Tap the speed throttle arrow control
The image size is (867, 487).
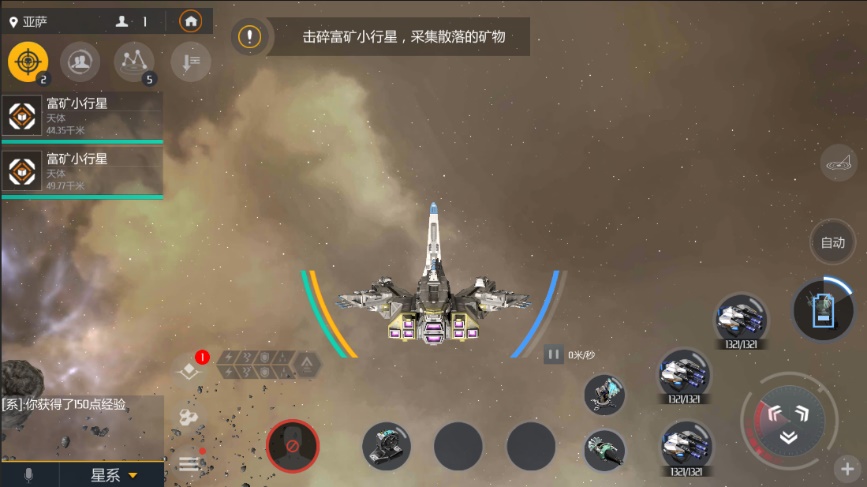789,421
